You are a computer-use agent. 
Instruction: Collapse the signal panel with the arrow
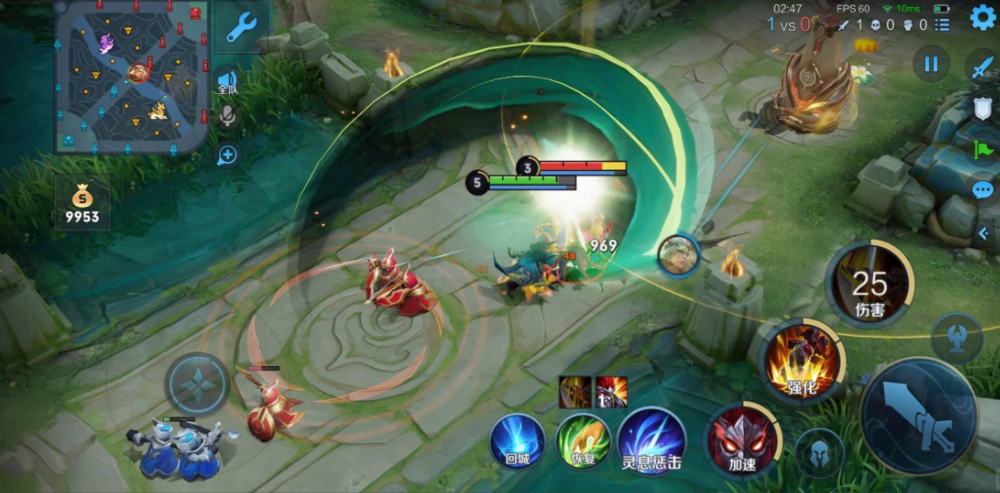click(984, 233)
